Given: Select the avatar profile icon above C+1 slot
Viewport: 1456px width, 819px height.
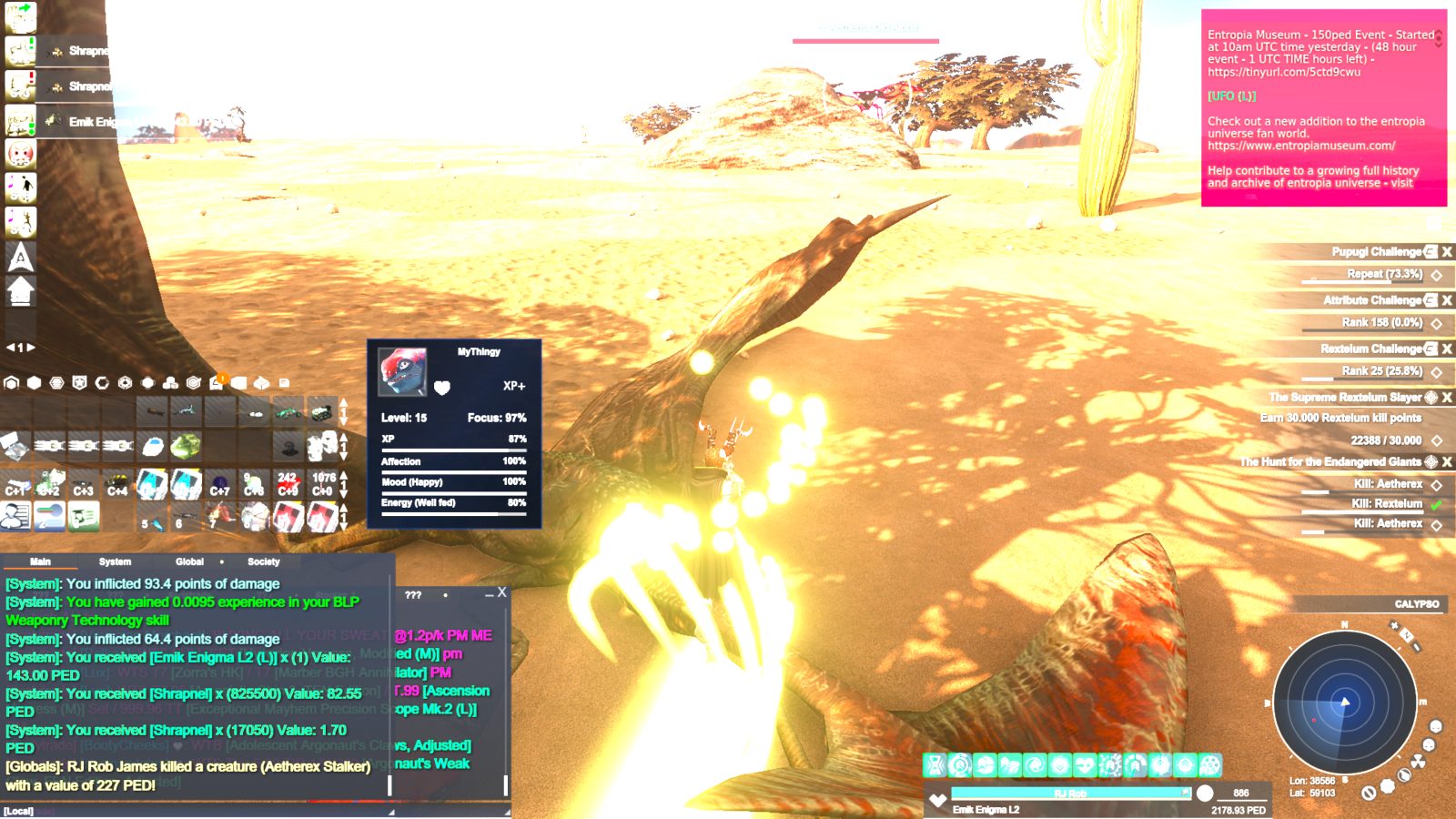Looking at the screenshot, I should (16, 517).
